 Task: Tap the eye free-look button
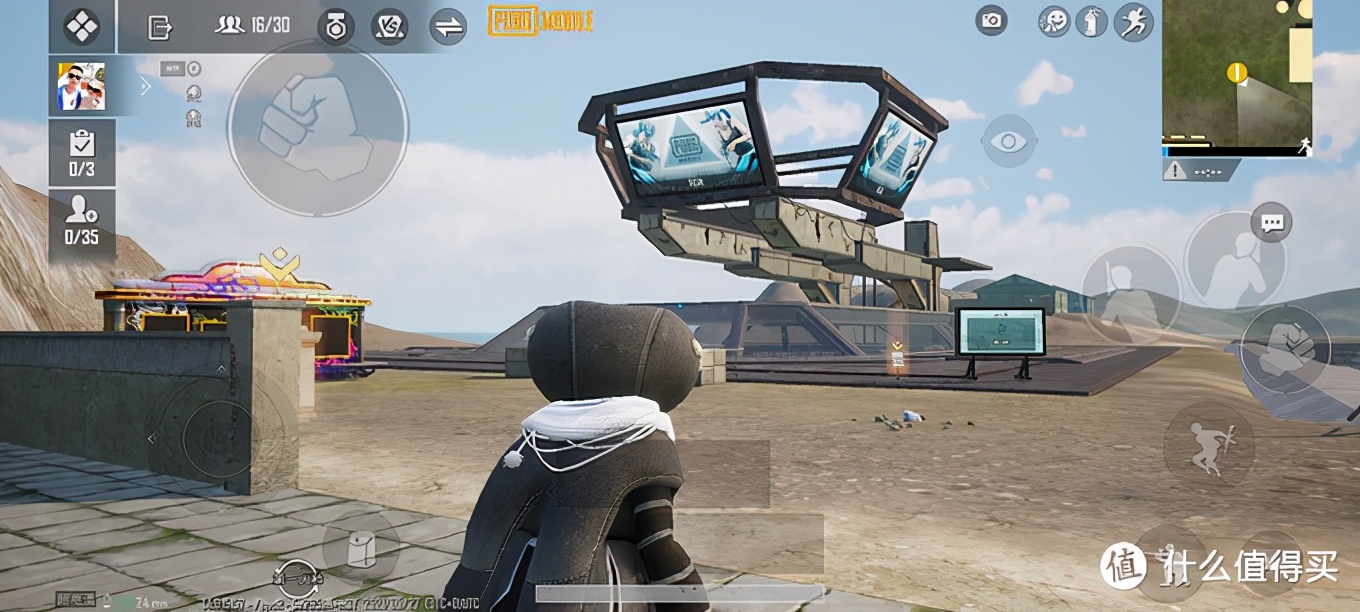pyautogui.click(x=1009, y=141)
